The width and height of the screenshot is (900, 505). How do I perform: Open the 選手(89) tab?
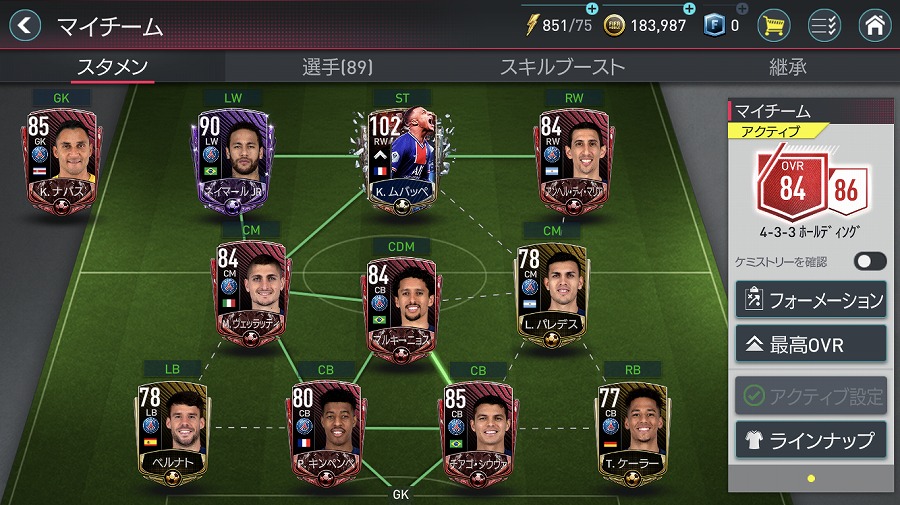[337, 68]
